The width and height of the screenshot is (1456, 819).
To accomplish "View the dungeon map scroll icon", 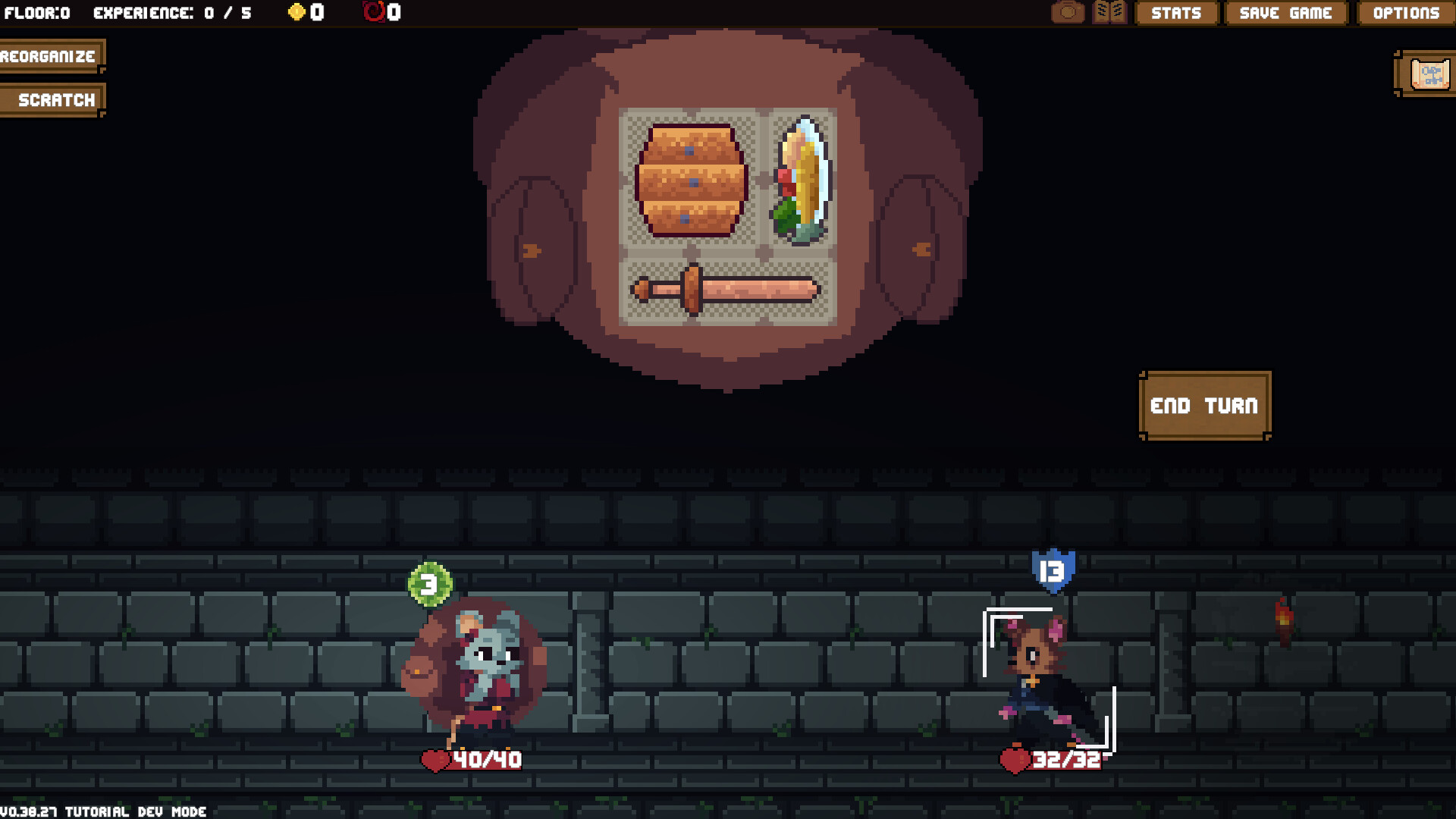I will click(x=1424, y=73).
